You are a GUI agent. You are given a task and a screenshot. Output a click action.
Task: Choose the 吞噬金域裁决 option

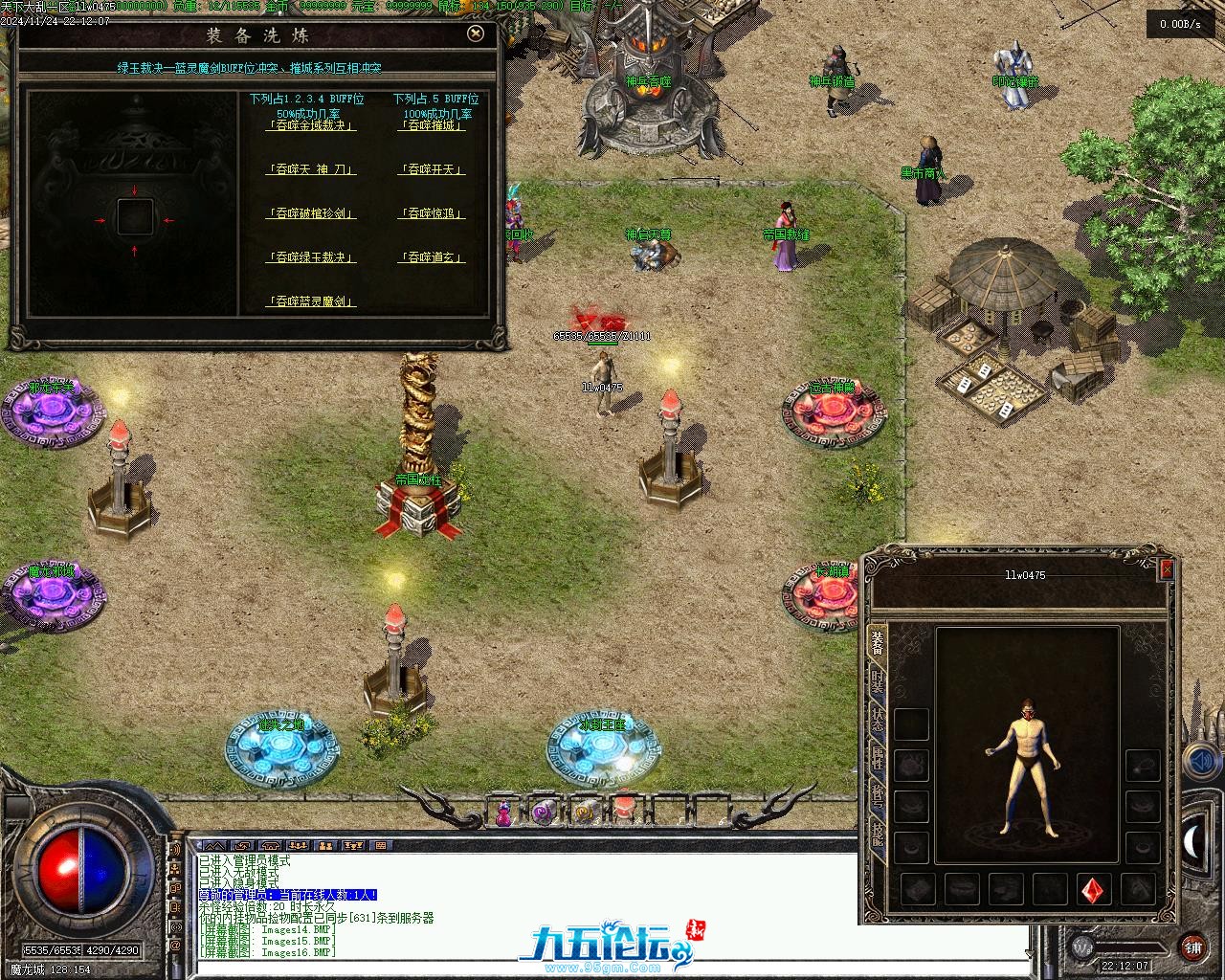pyautogui.click(x=311, y=125)
